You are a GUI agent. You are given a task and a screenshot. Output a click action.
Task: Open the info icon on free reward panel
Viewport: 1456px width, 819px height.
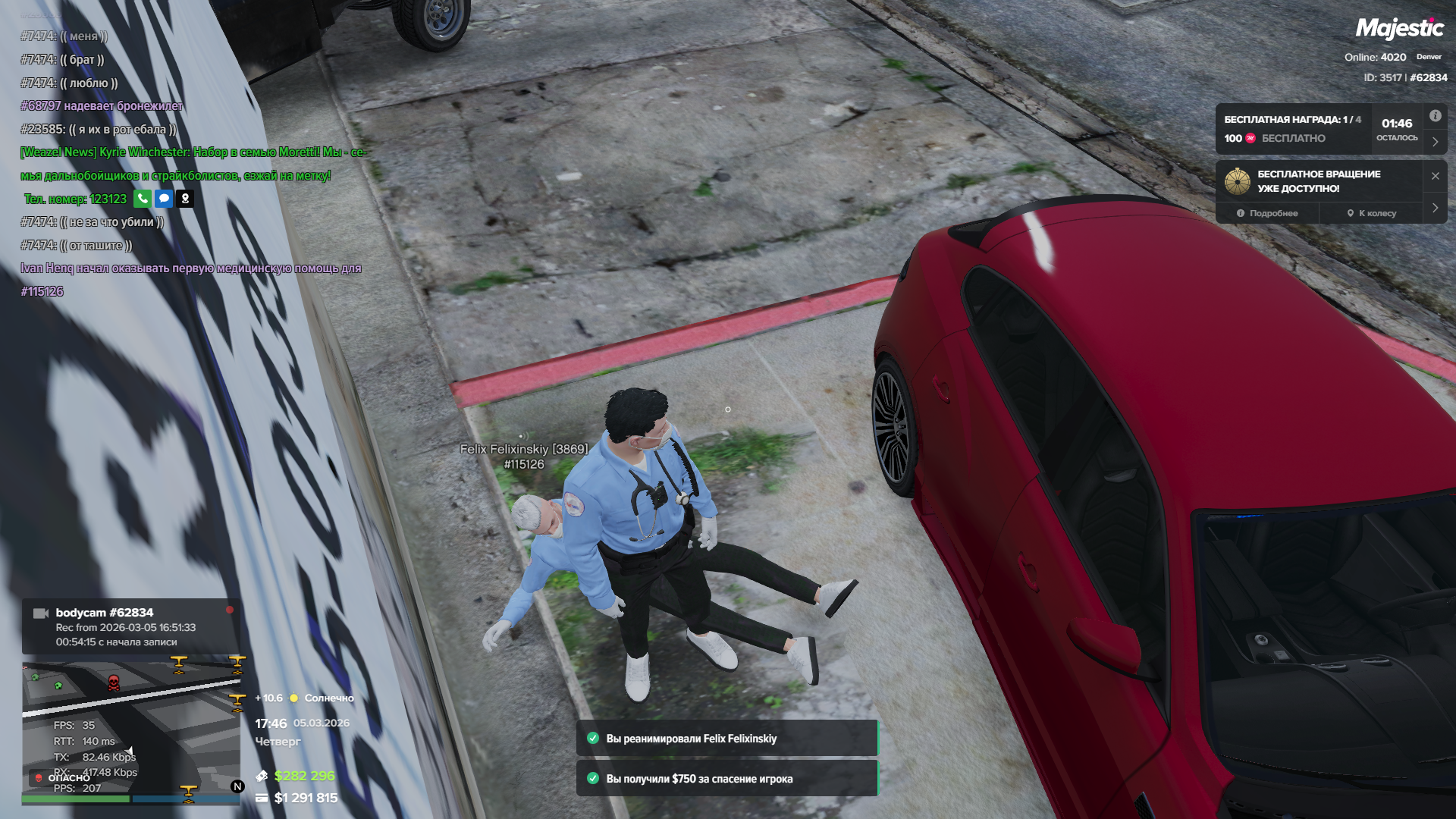[1435, 116]
